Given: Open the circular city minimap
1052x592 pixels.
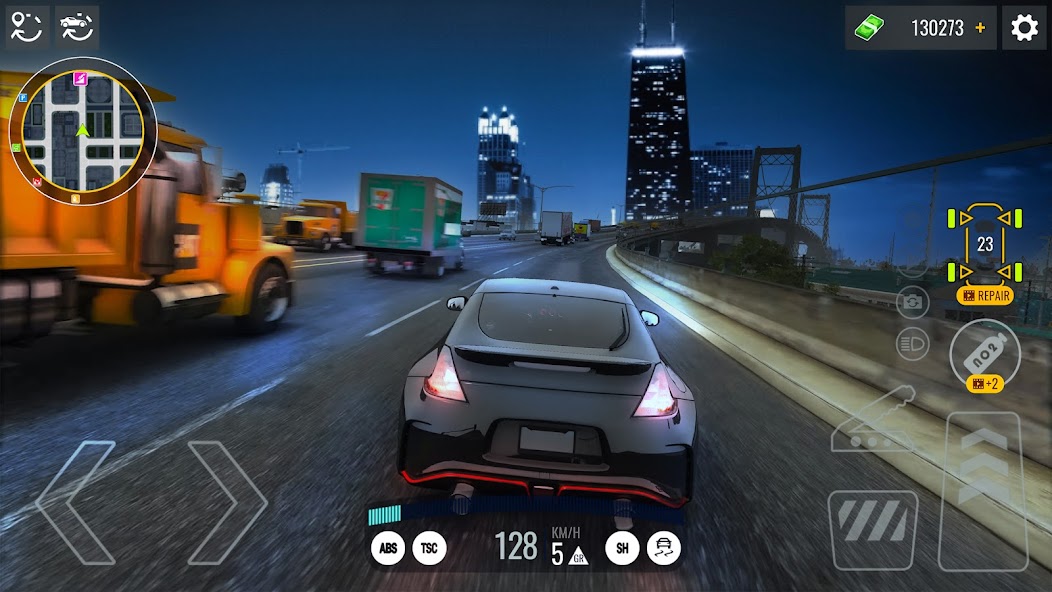Looking at the screenshot, I should (83, 132).
